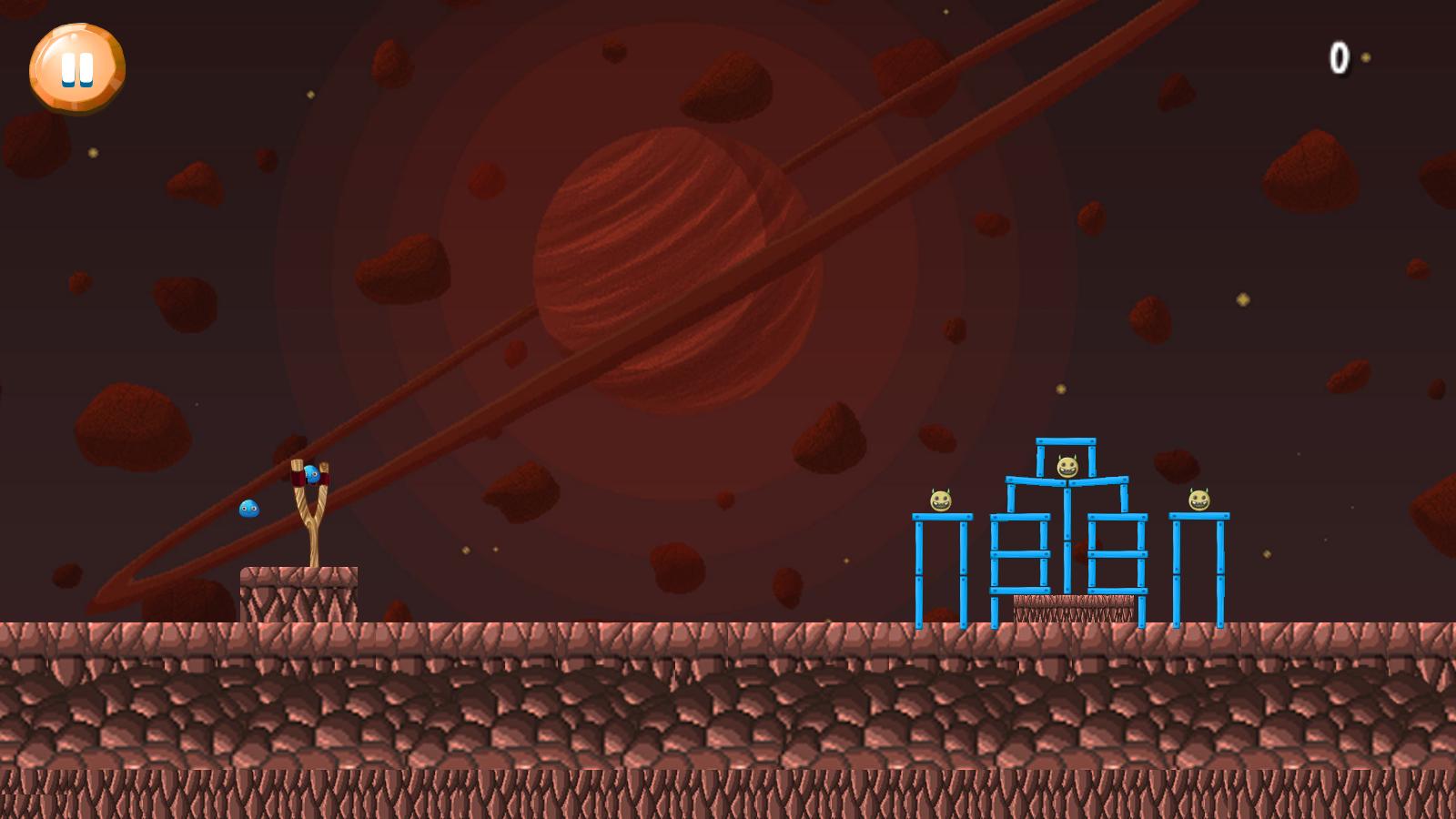Click the waiting blue blob near the slingshot
Viewport: 1456px width, 819px height.
pyautogui.click(x=248, y=509)
